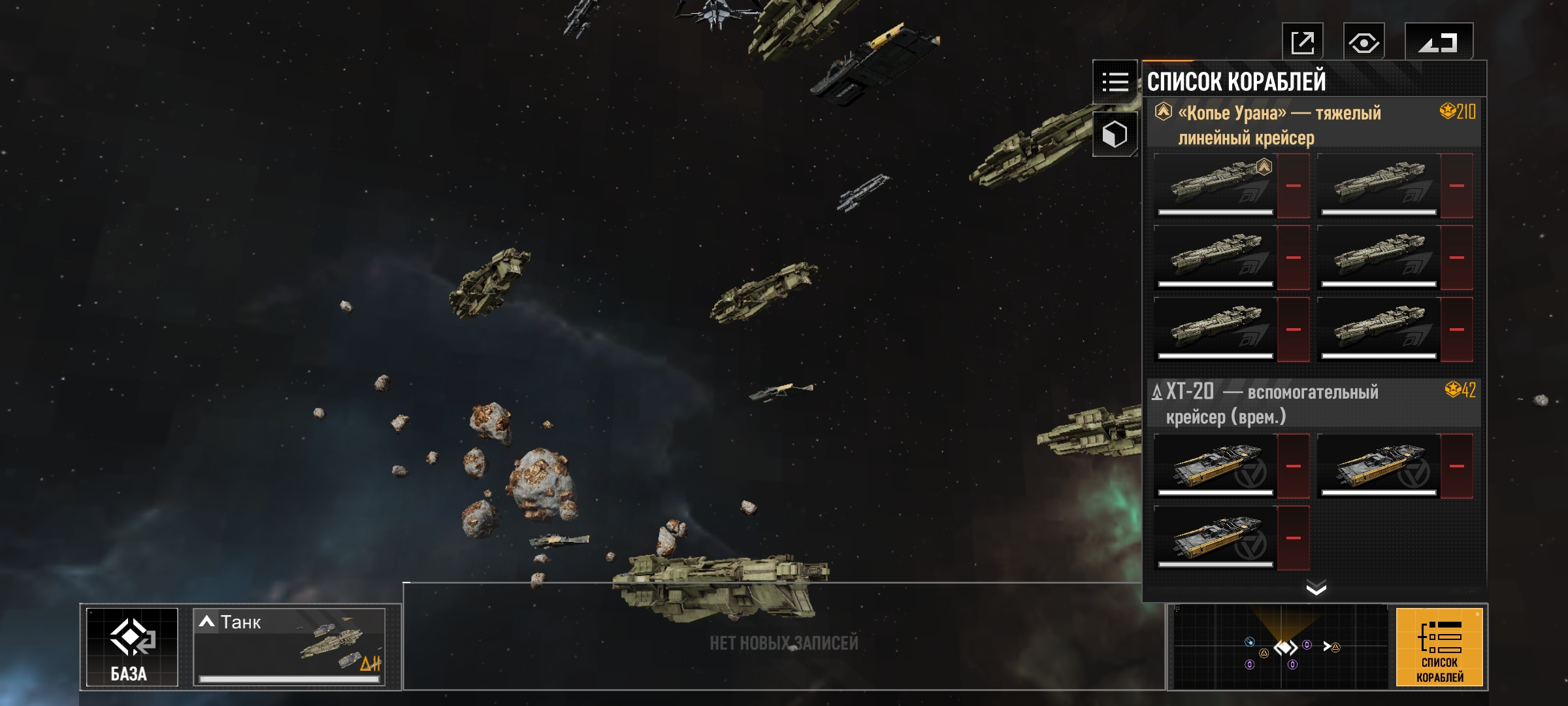Toggle the eye visibility icon
Image resolution: width=1568 pixels, height=706 pixels.
pos(1364,42)
